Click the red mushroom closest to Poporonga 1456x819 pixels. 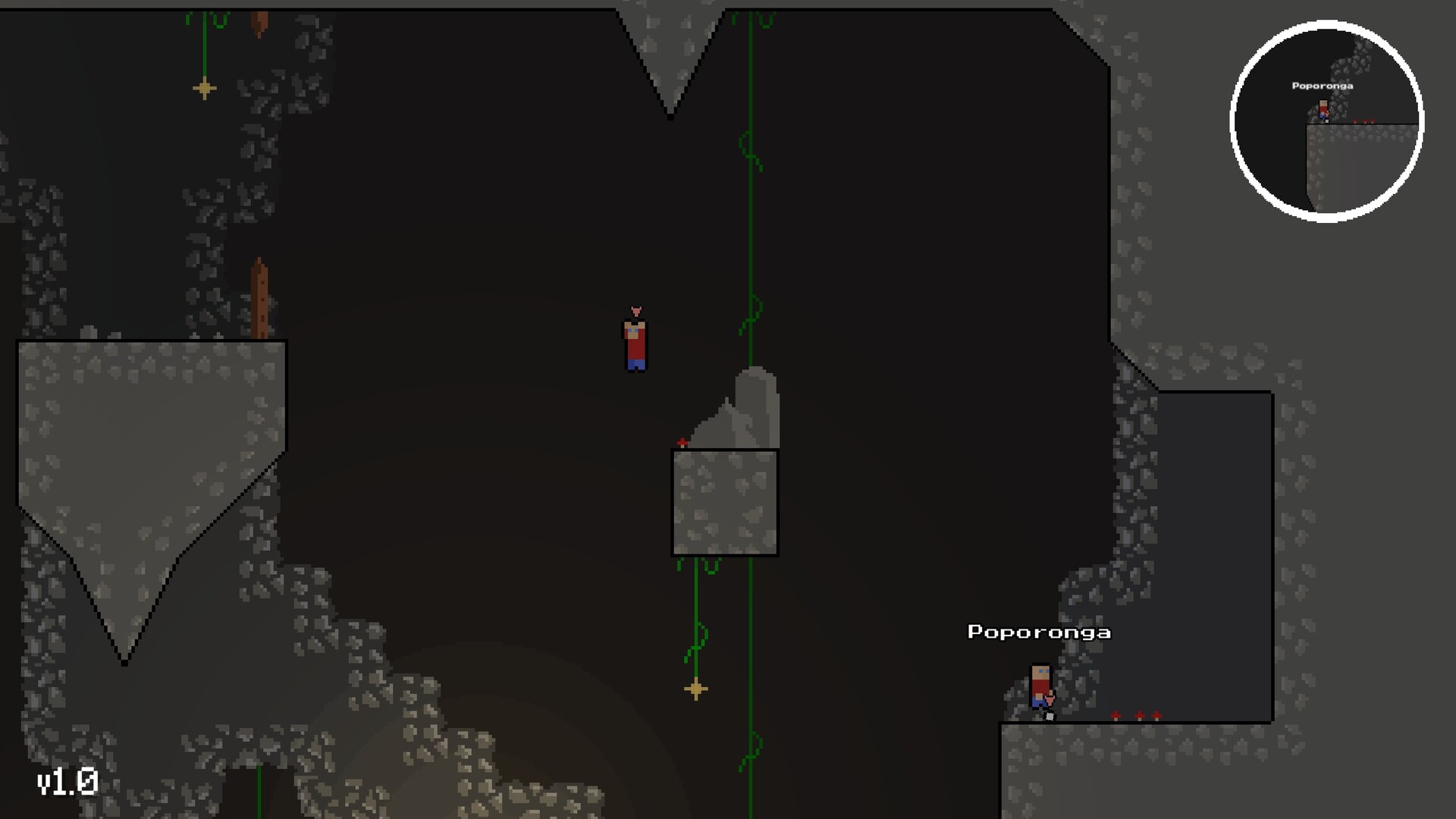(x=1116, y=716)
